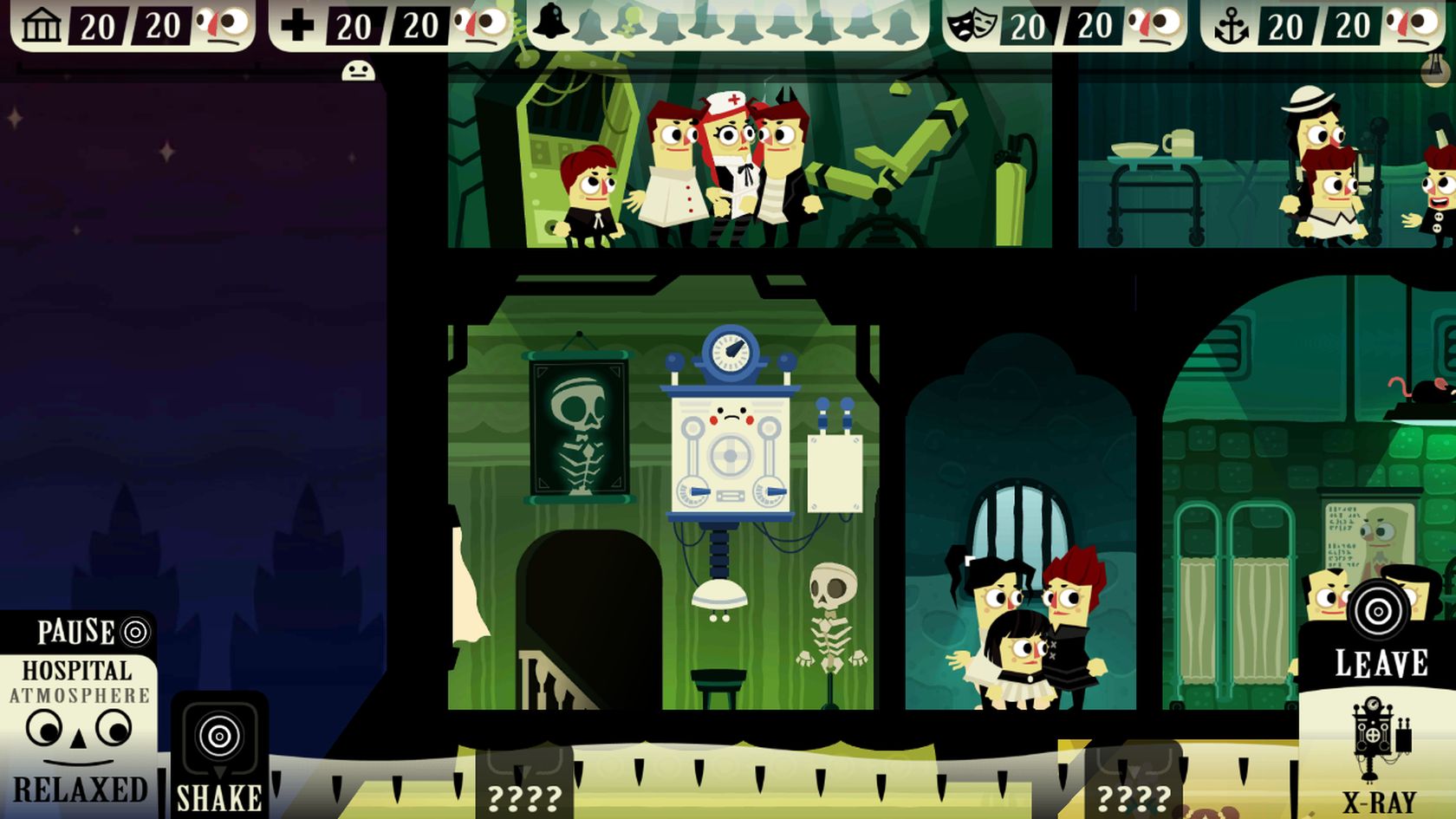This screenshot has height=819, width=1456.
Task: Pause the game with the PAUSE button
Action: click(90, 632)
